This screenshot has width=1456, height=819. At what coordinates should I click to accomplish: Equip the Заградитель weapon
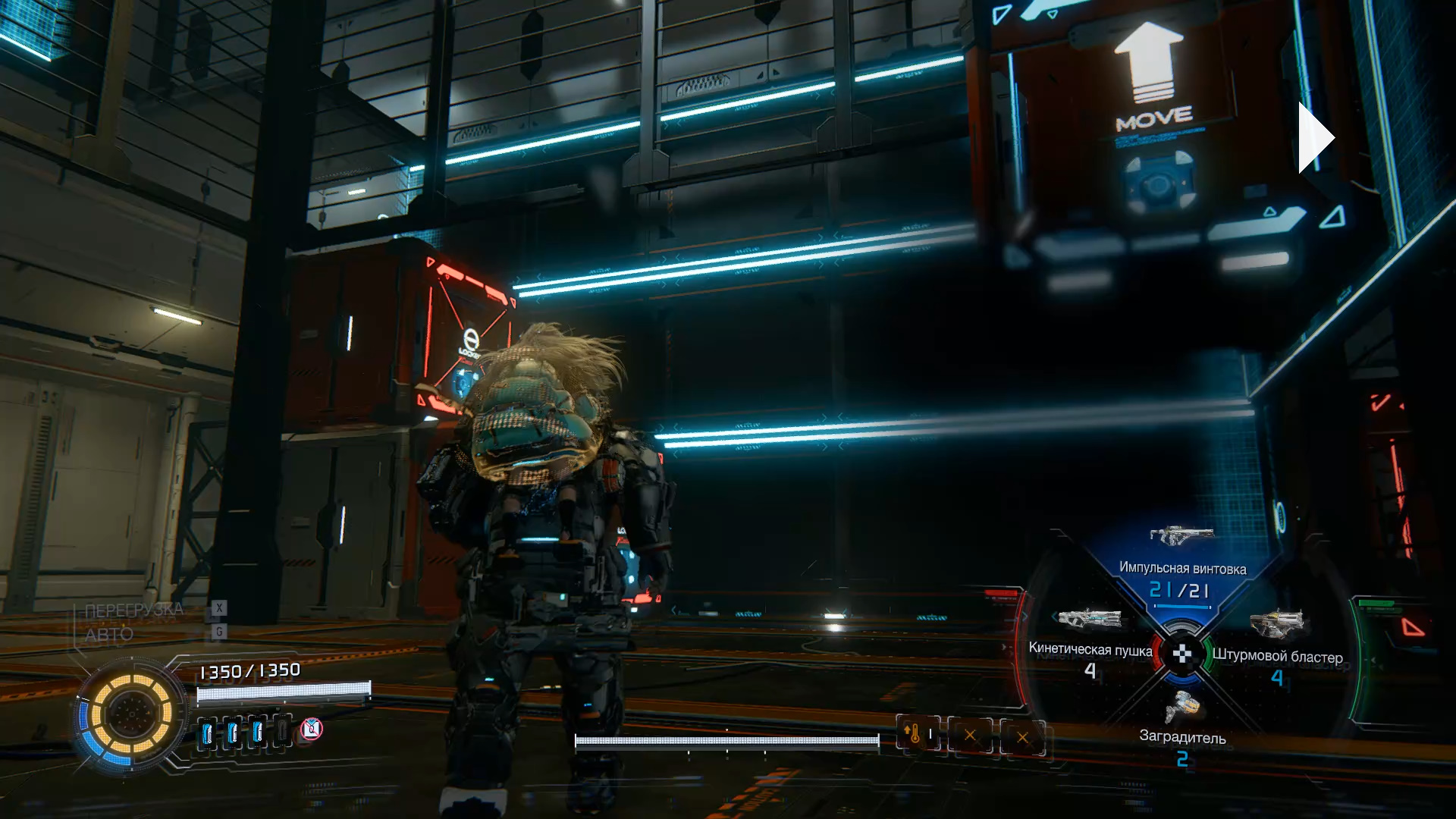1182,708
